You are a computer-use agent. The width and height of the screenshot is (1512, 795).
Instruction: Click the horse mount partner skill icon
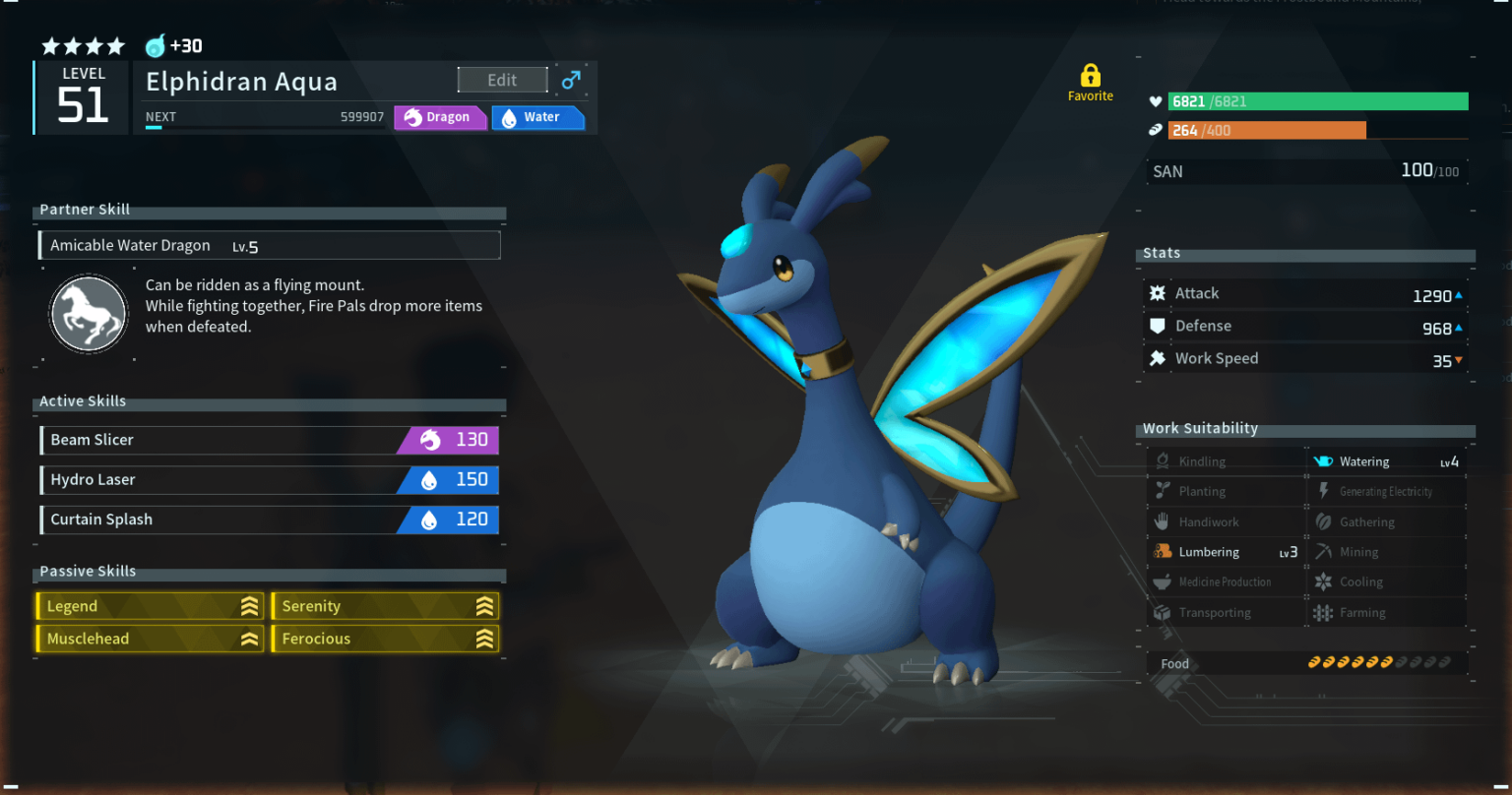[x=89, y=315]
